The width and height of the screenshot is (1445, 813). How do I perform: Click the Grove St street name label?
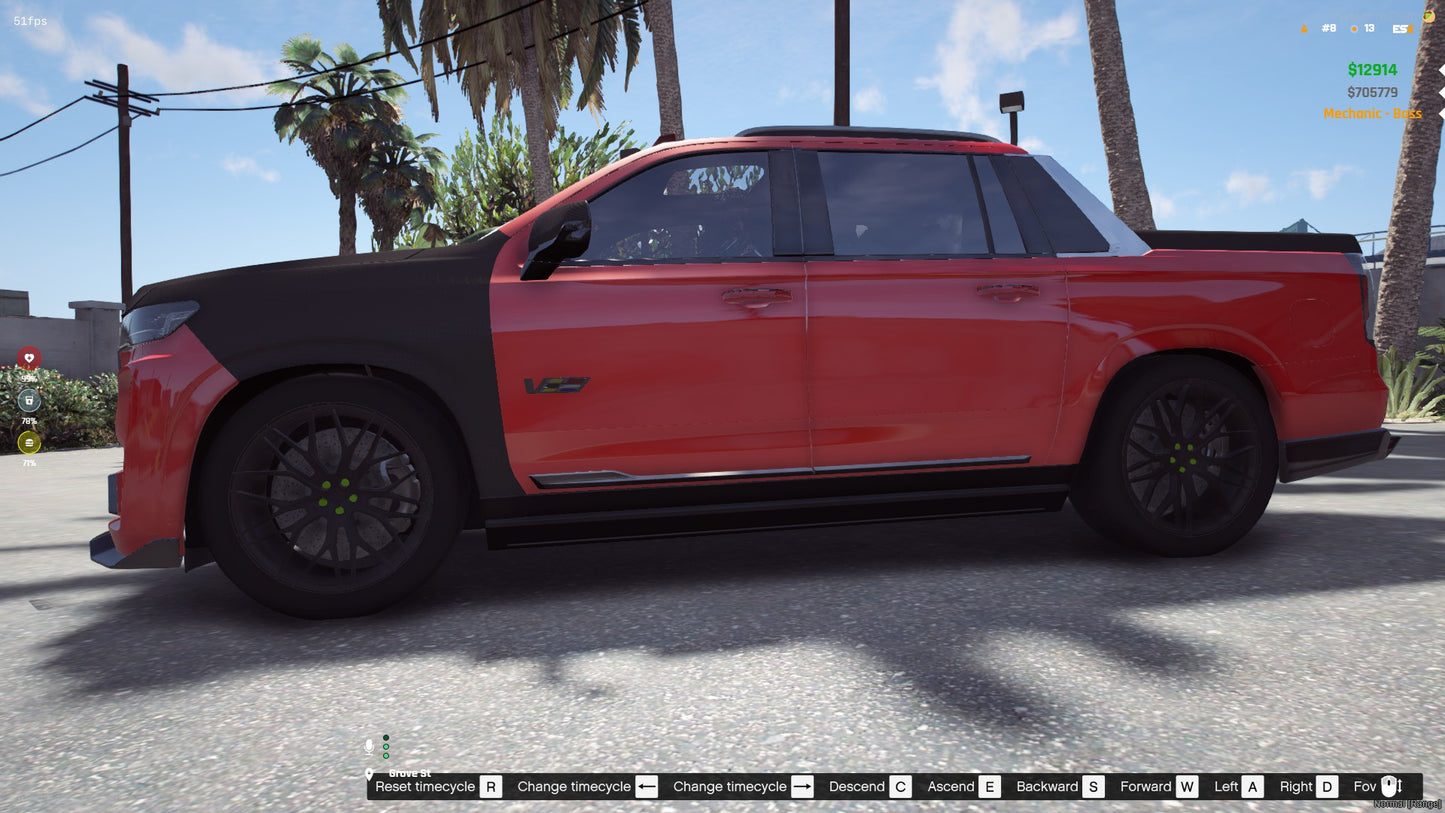(410, 772)
